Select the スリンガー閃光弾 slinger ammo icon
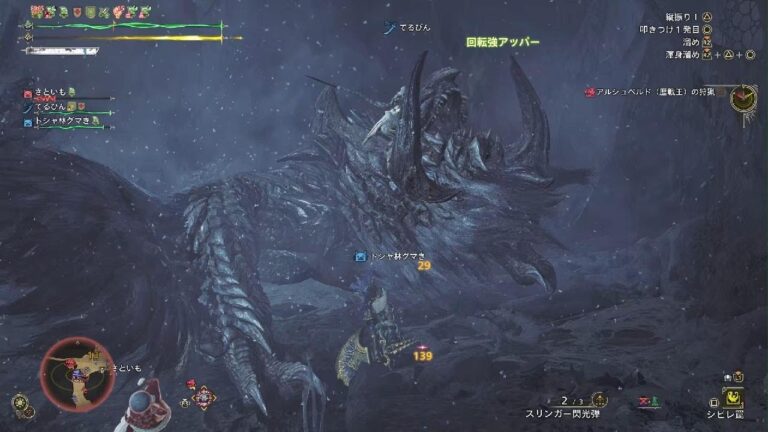The width and height of the screenshot is (768, 432). (599, 398)
